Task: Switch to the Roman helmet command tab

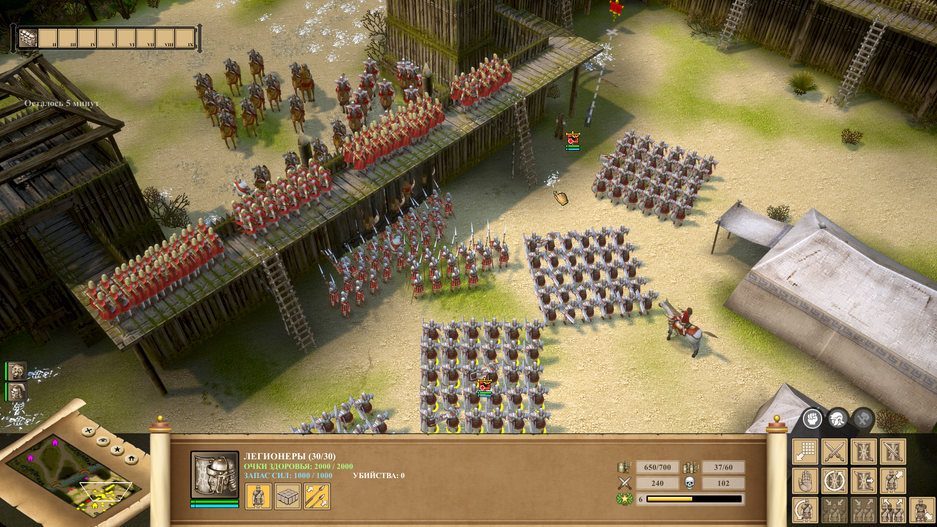Action: click(838, 419)
